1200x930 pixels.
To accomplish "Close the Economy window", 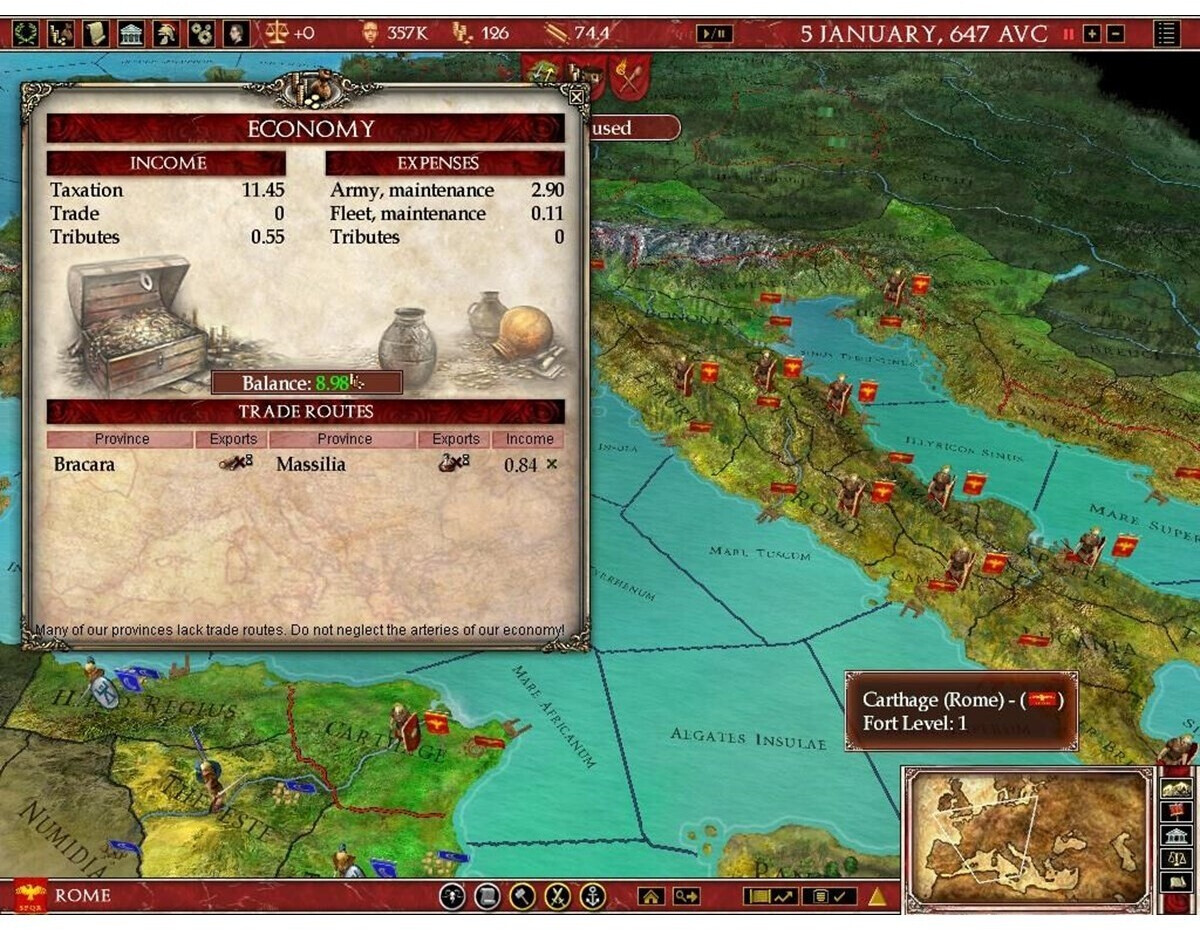I will (x=576, y=97).
